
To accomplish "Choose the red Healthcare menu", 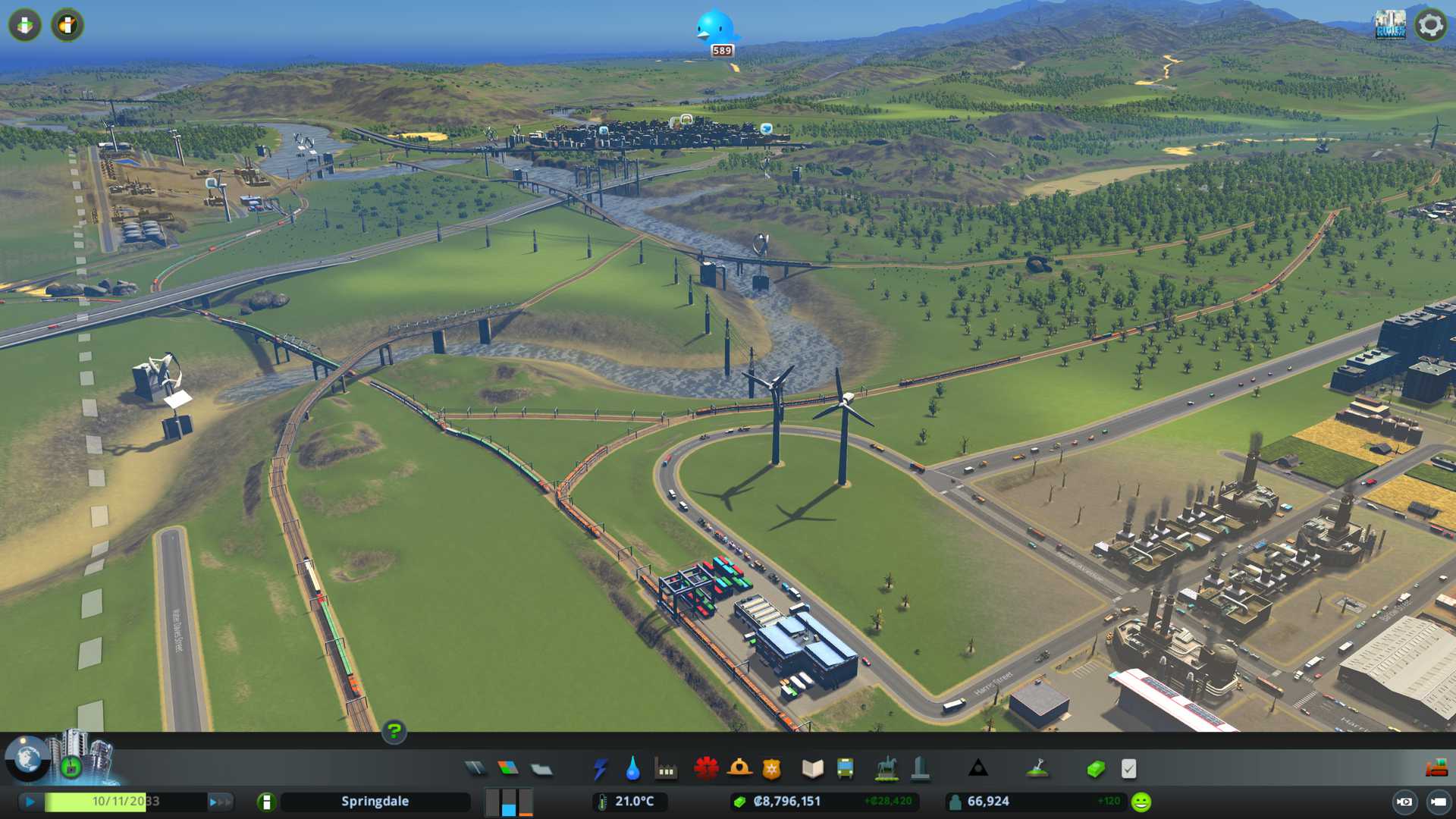I will tap(706, 769).
